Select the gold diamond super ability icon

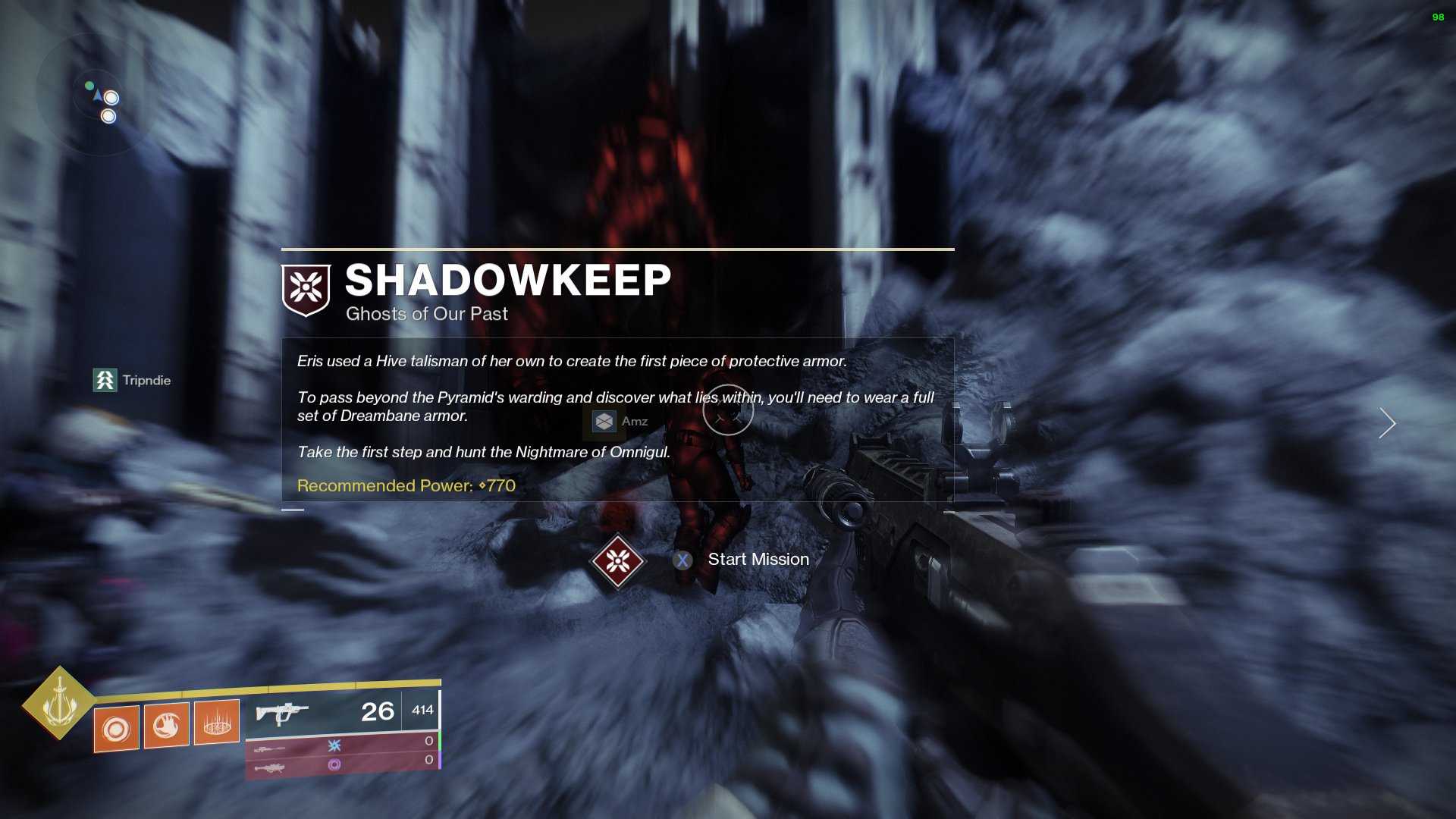tap(59, 703)
